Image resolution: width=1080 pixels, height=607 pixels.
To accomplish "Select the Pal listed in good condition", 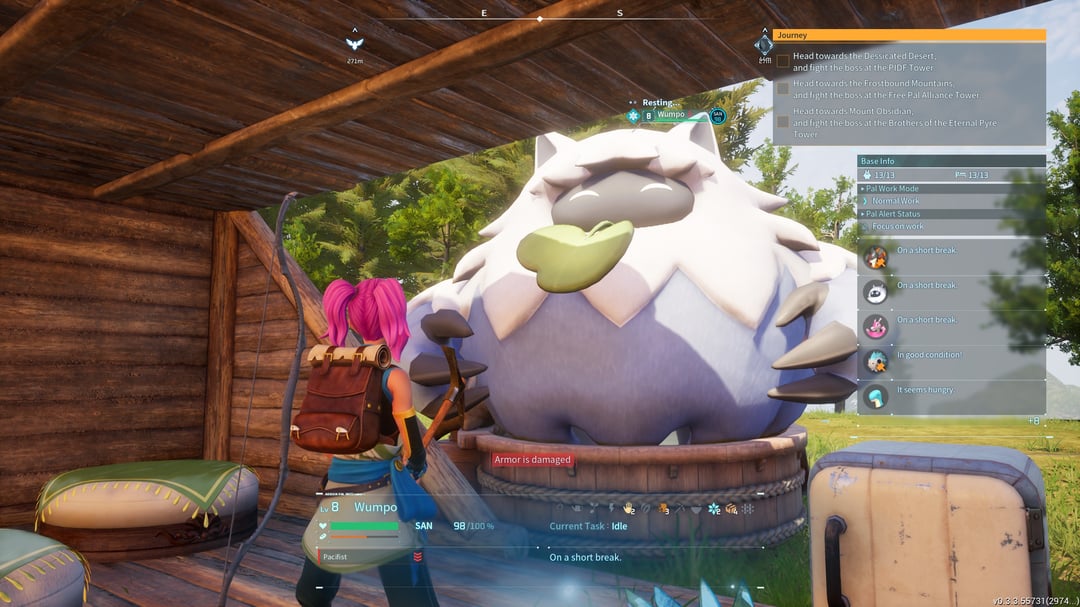I will pyautogui.click(x=875, y=361).
